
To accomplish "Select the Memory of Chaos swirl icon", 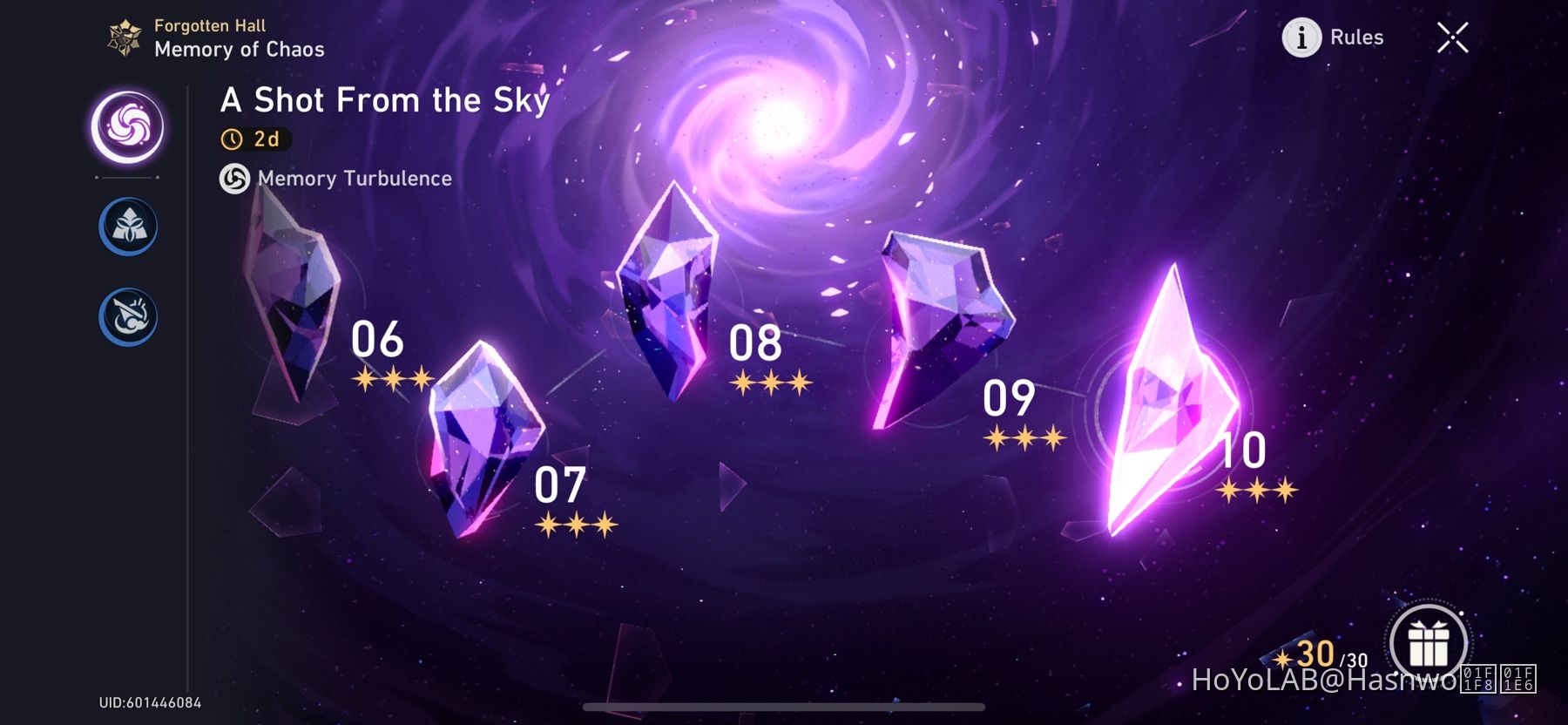I will point(127,125).
